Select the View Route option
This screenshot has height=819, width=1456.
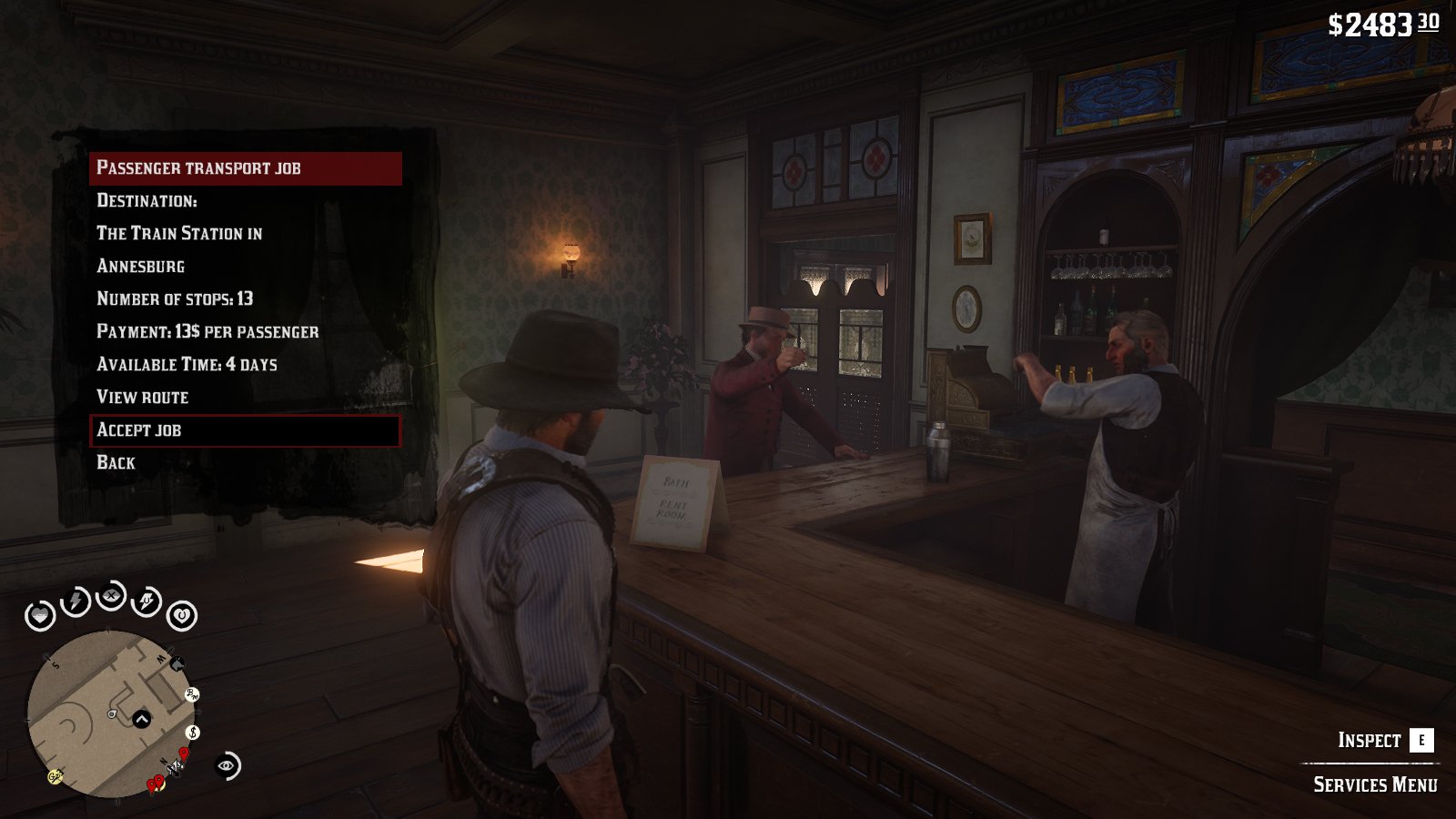click(x=143, y=397)
